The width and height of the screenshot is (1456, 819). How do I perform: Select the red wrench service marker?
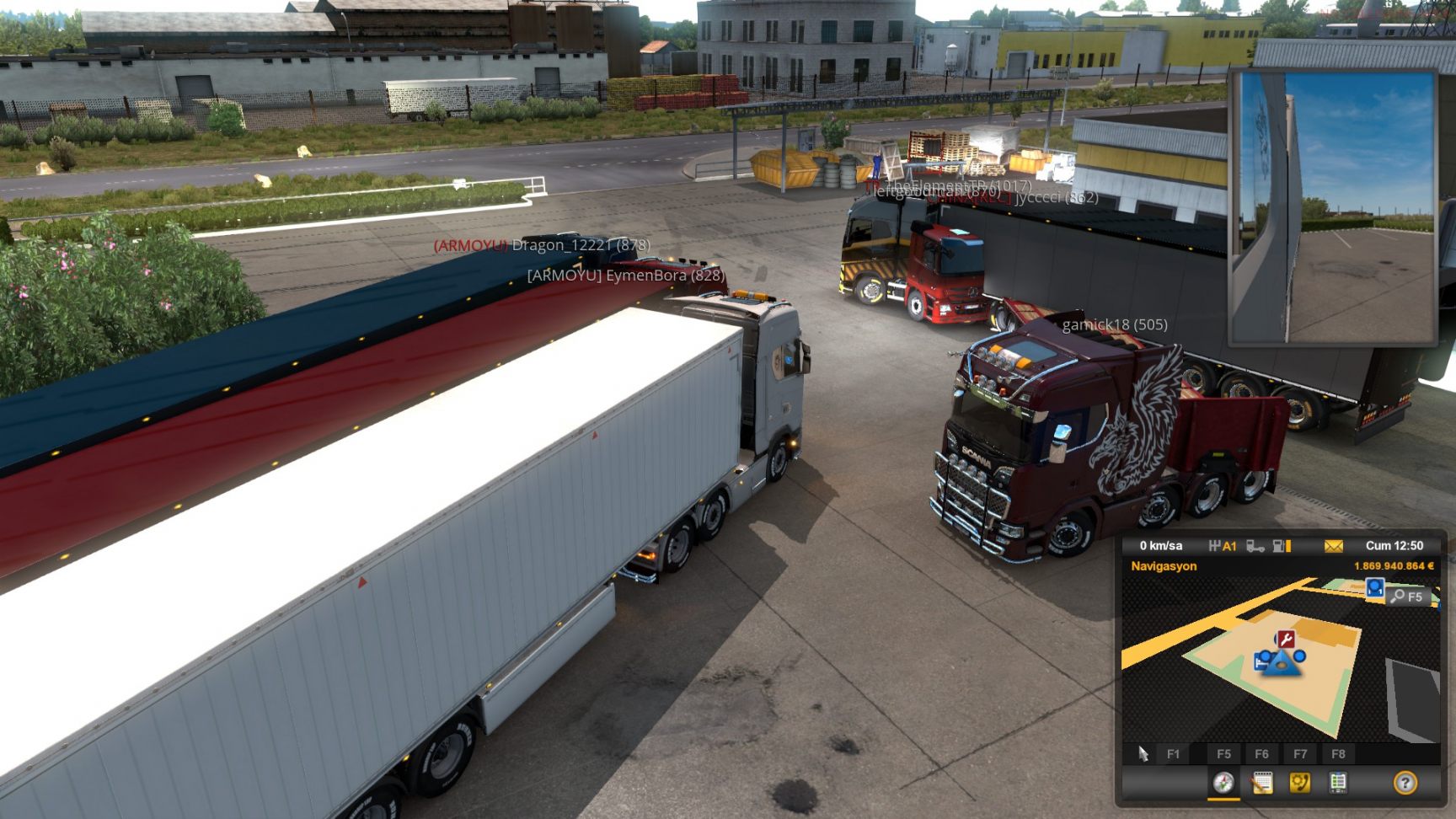(1285, 639)
